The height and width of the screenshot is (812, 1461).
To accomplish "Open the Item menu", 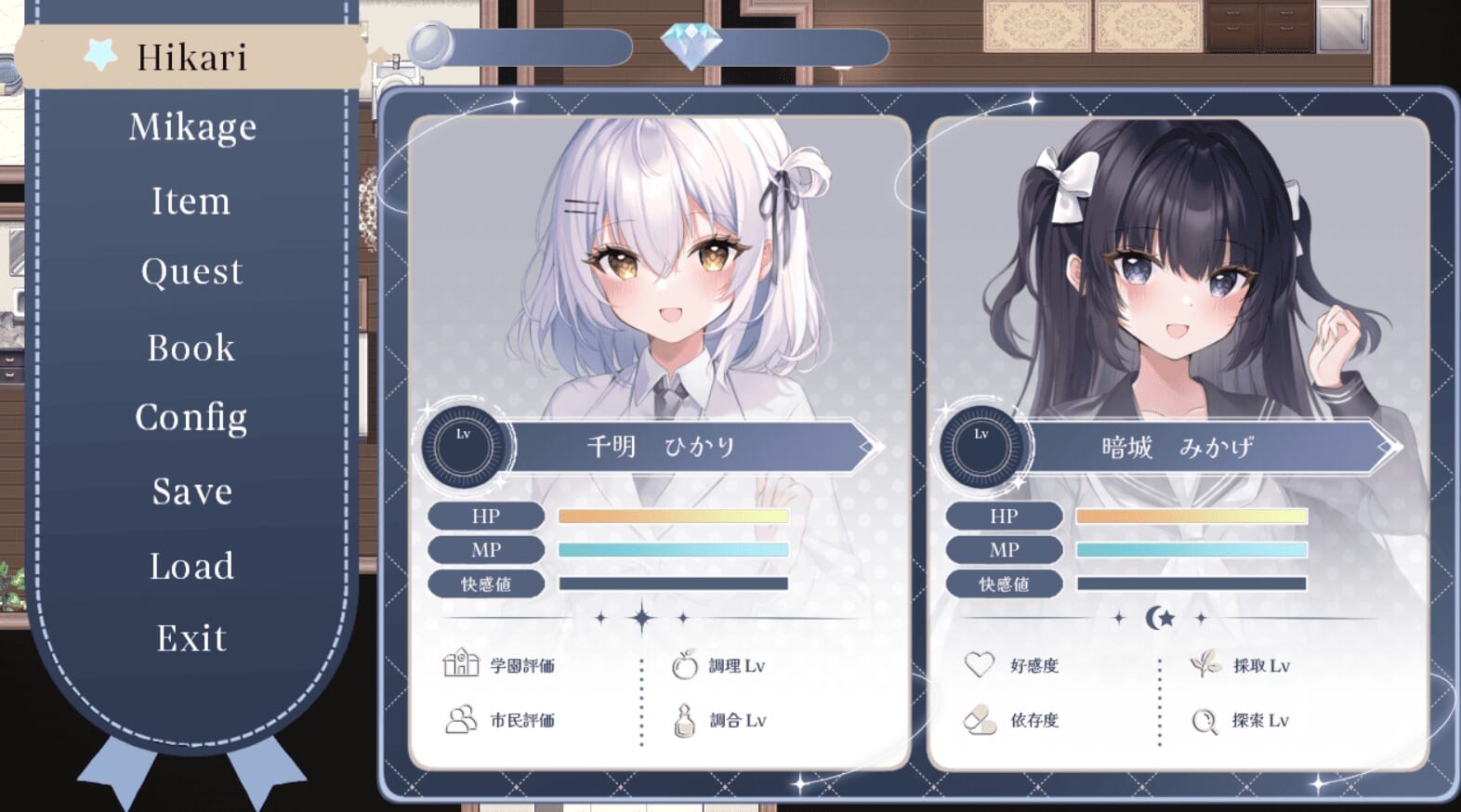I will 191,201.
